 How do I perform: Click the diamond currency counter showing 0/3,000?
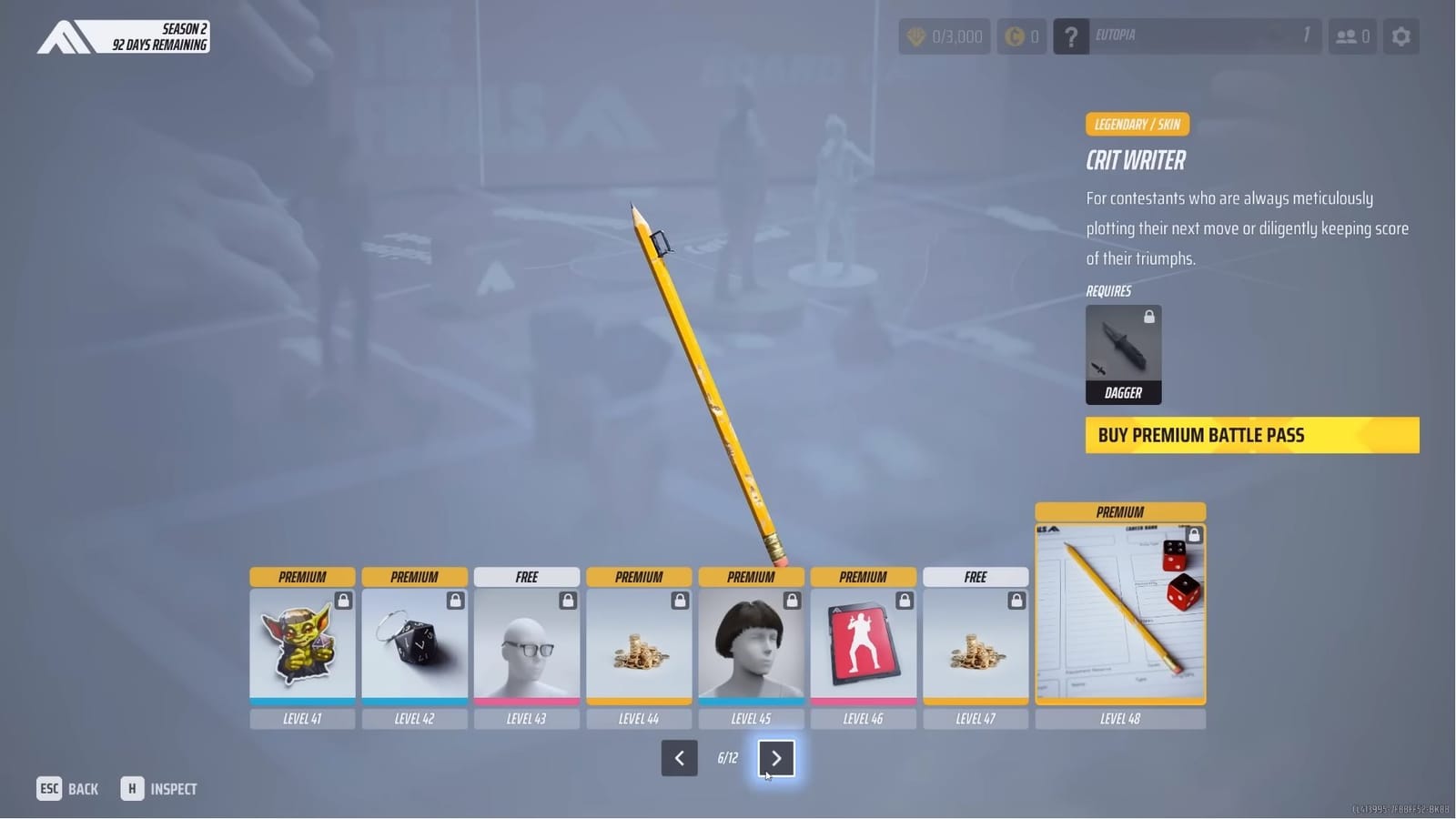point(944,36)
